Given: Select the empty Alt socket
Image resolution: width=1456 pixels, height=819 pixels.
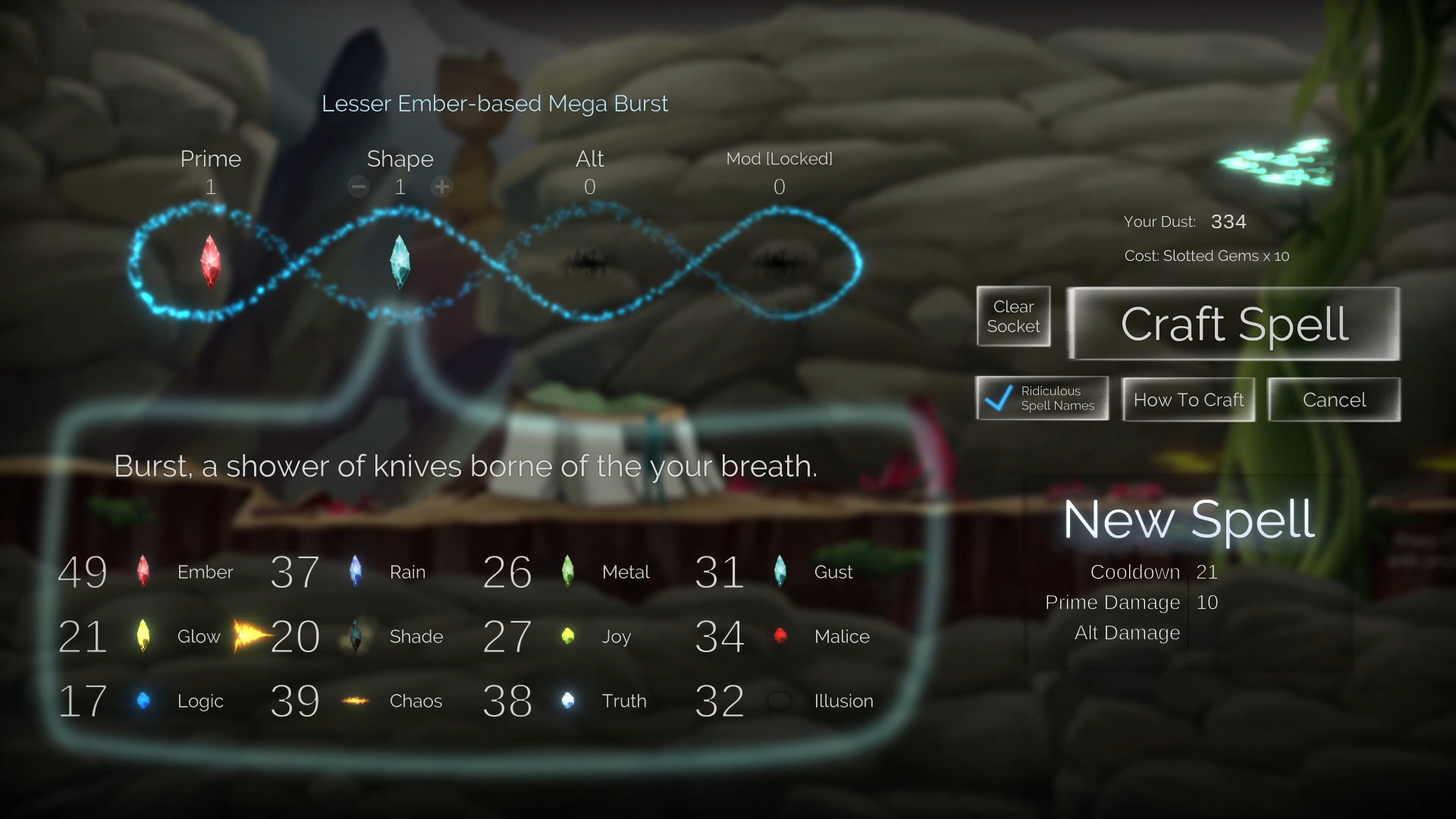Looking at the screenshot, I should click(590, 262).
